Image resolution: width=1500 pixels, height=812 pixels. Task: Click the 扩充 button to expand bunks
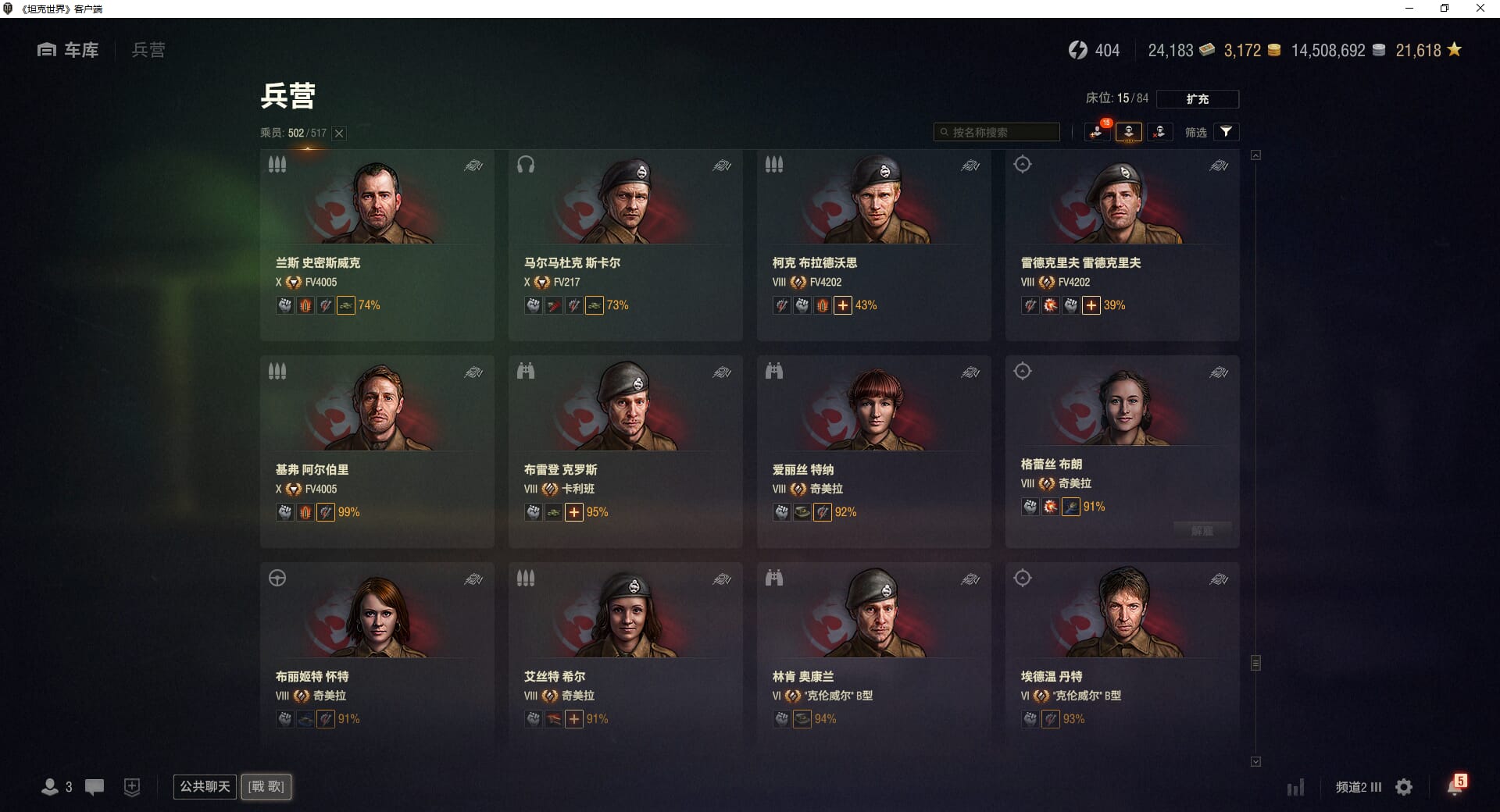pos(1197,99)
